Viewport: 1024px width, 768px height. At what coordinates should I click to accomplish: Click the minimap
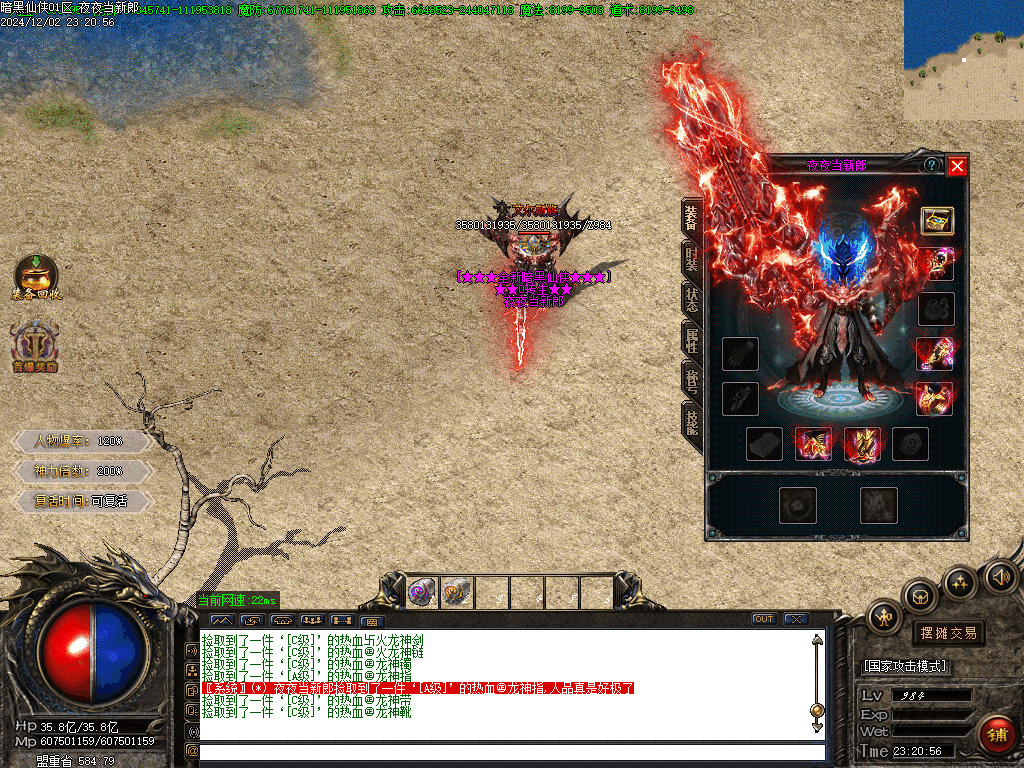[963, 60]
